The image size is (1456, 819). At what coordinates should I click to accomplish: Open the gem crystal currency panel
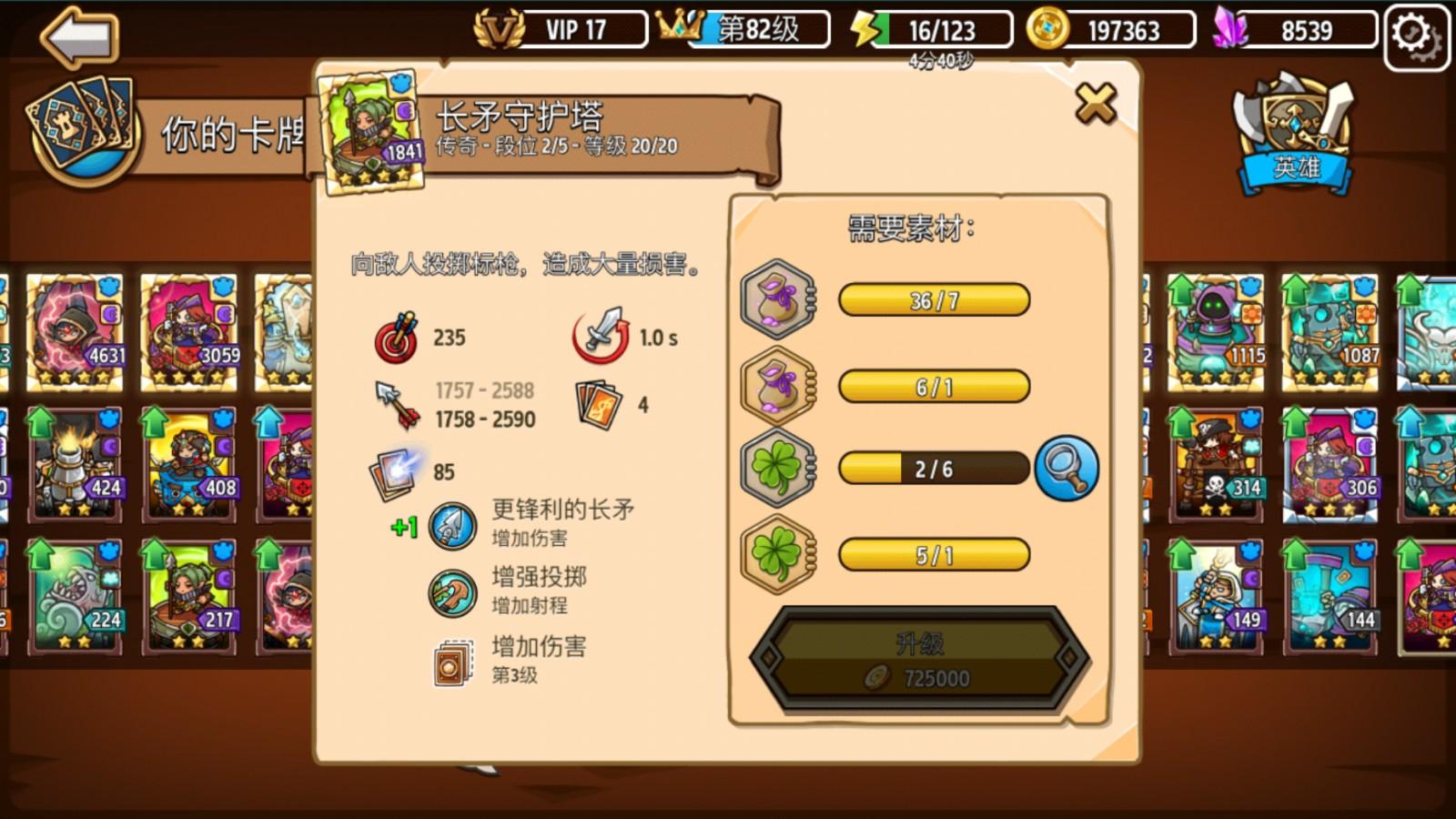tap(1301, 29)
